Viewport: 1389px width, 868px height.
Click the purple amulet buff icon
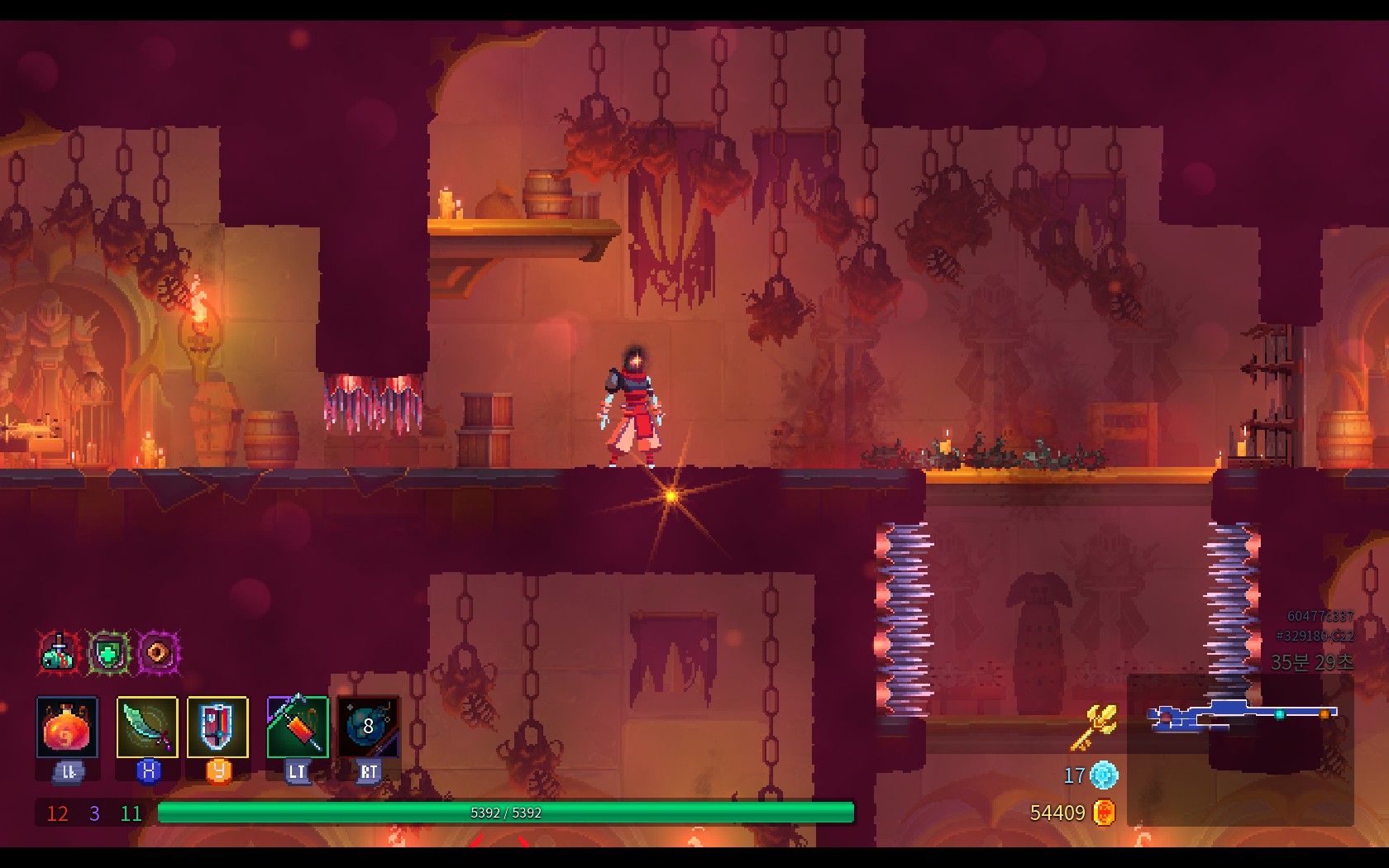158,652
